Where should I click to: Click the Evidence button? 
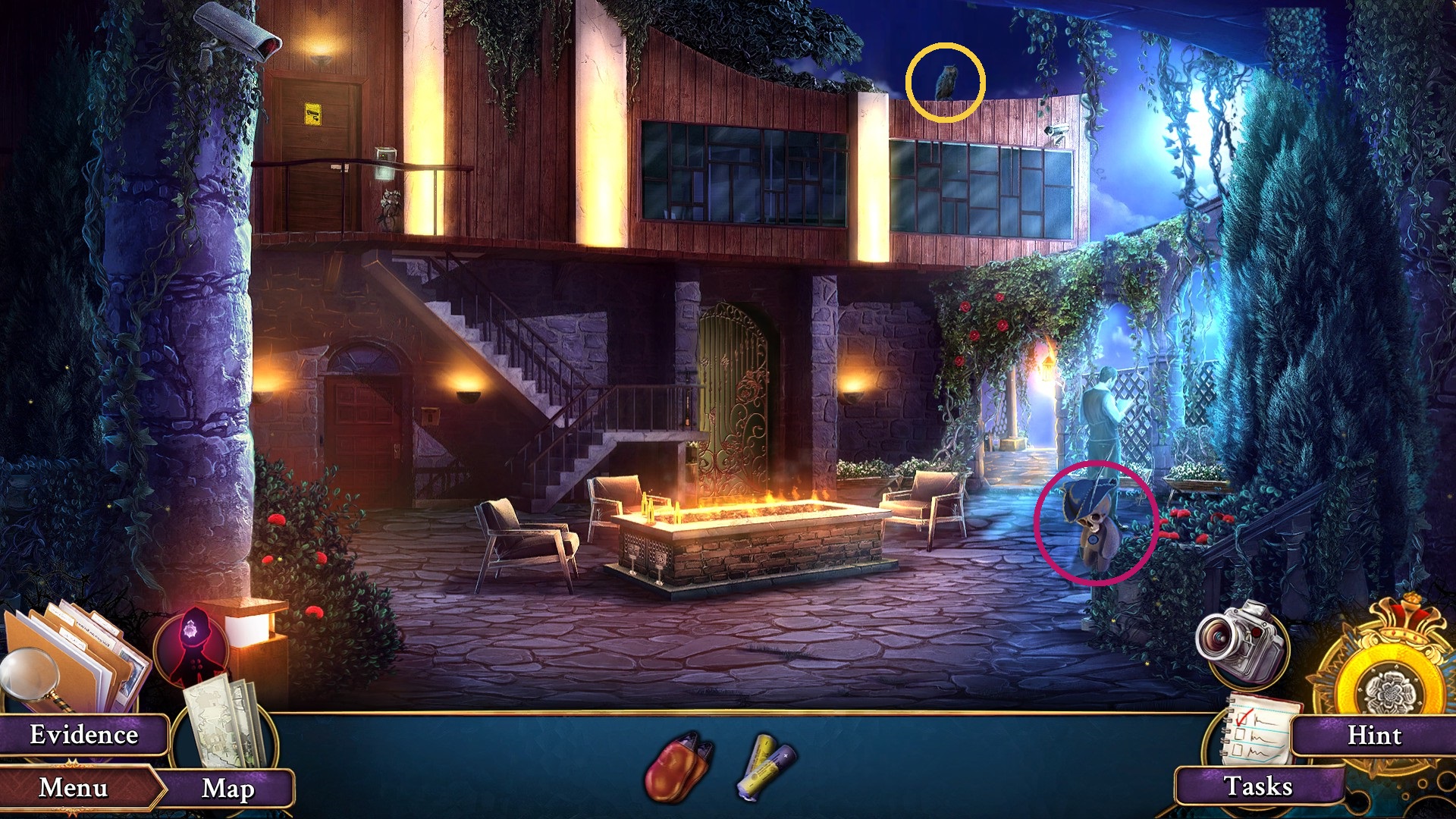85,734
